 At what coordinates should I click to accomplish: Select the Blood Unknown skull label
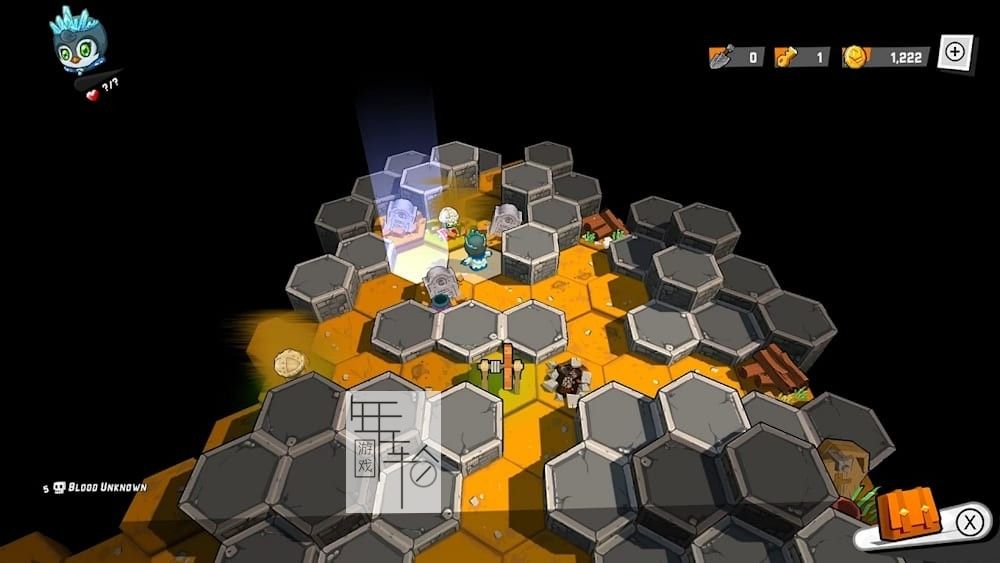coord(98,487)
